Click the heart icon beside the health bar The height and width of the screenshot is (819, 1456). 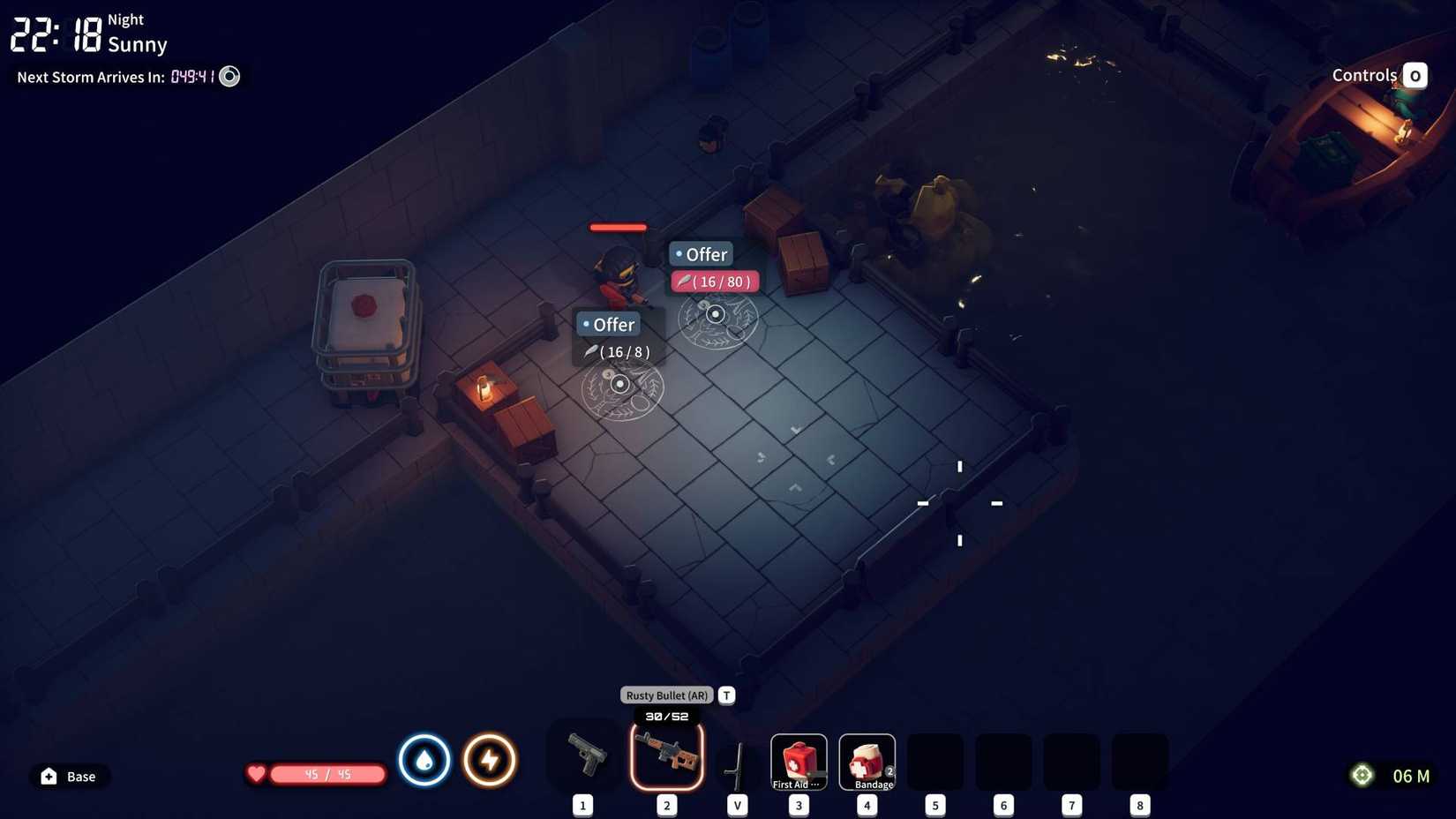coord(256,774)
